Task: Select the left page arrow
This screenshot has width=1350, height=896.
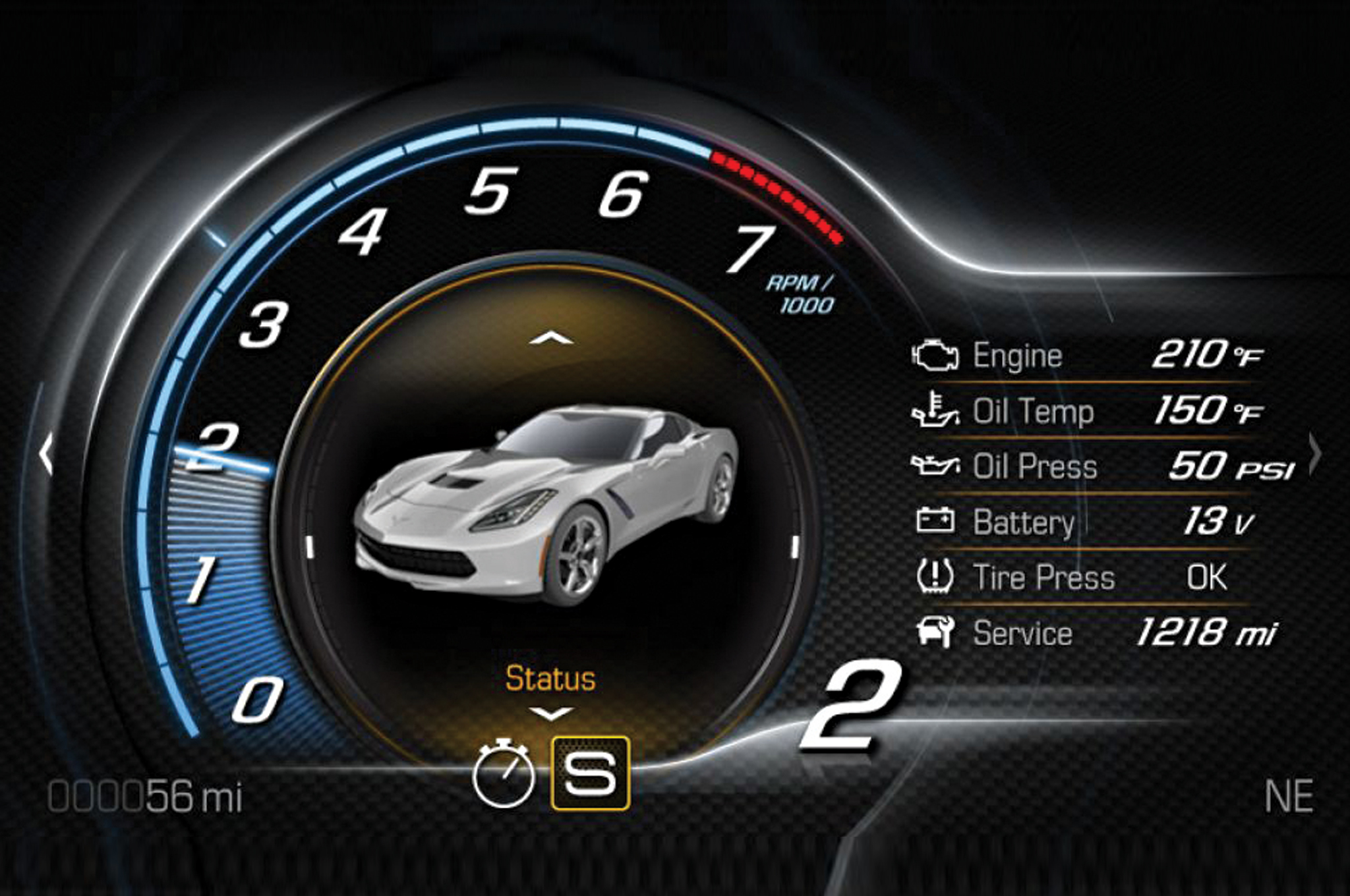Action: pos(46,454)
